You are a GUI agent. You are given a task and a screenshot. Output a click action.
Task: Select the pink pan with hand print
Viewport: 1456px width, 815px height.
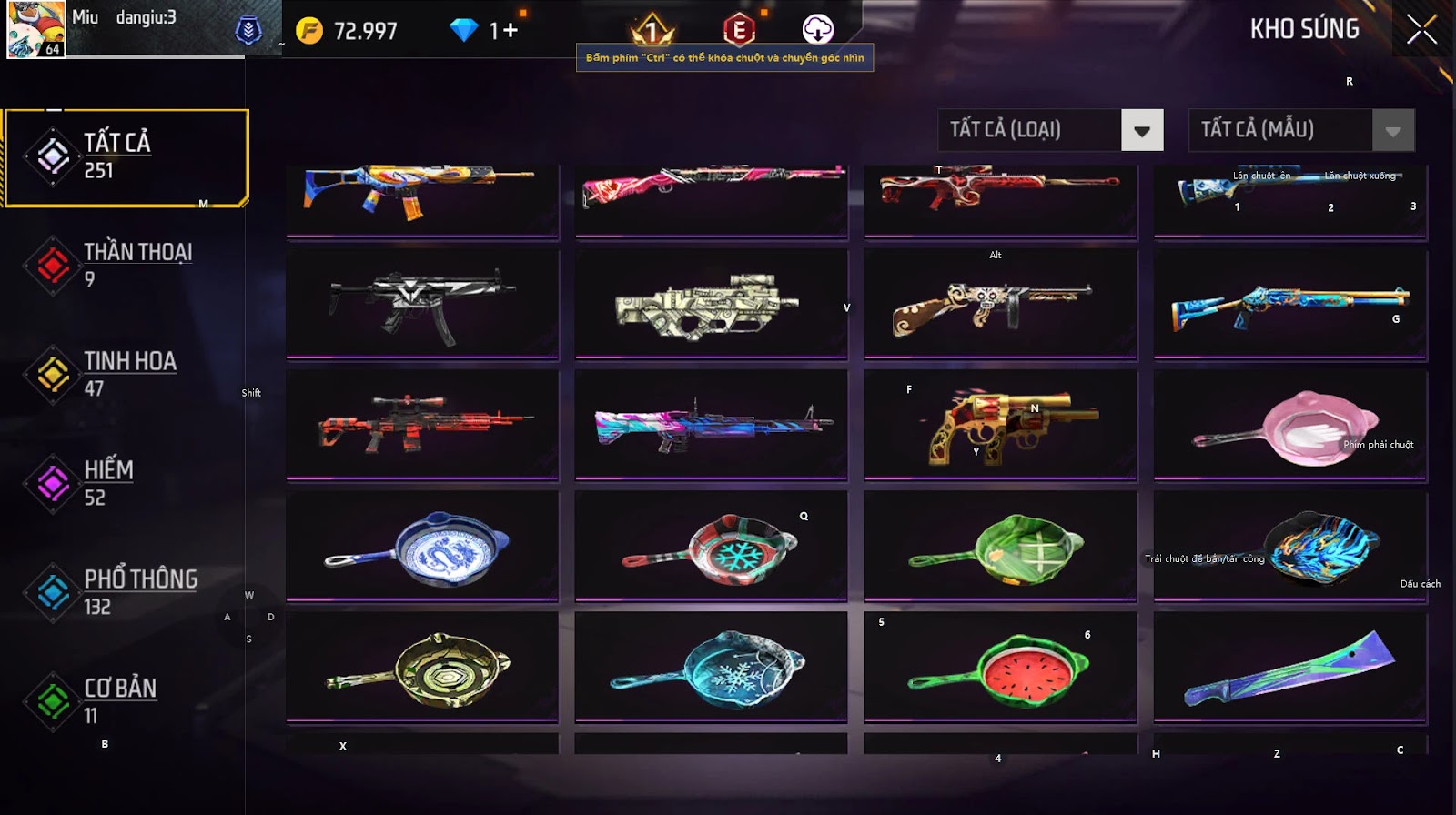pyautogui.click(x=1289, y=426)
